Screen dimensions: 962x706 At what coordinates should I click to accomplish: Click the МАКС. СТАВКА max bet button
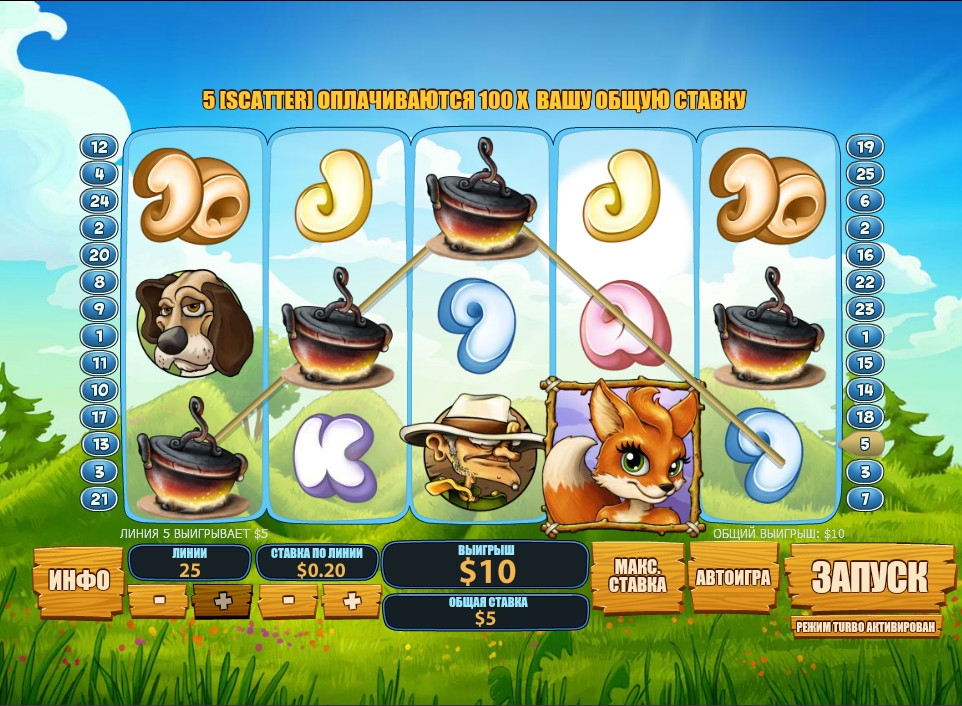[637, 576]
